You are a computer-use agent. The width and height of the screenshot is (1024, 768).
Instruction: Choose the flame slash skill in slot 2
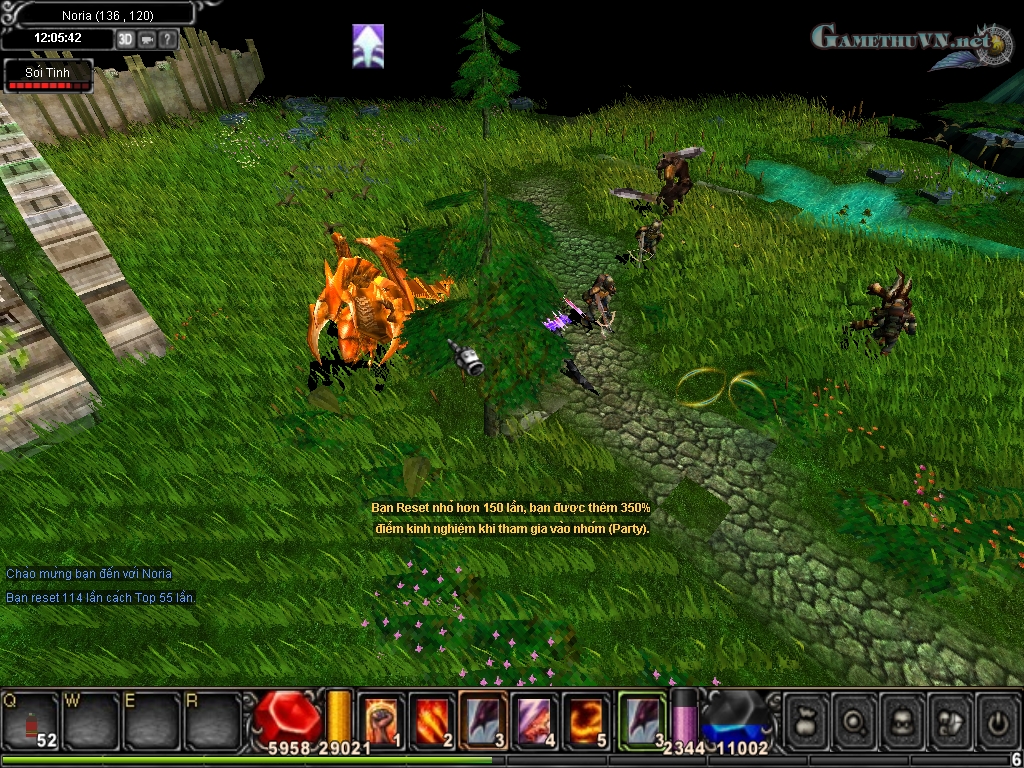click(432, 719)
